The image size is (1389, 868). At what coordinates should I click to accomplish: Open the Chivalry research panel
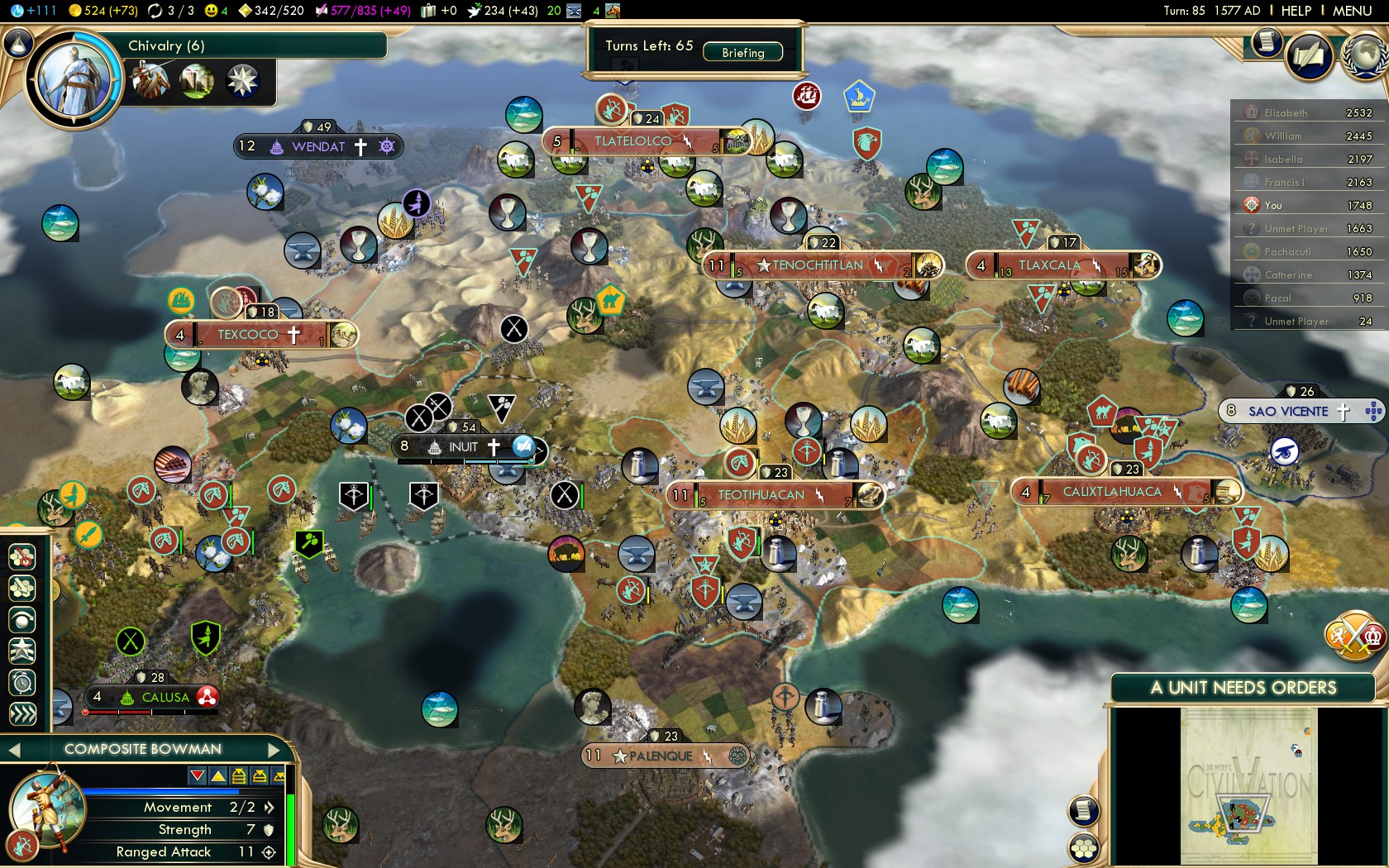tap(165, 45)
